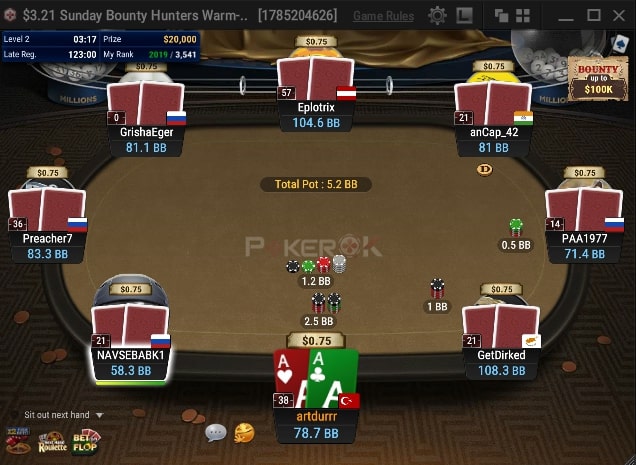
Task: Open the chat speech bubble
Action: tap(216, 433)
